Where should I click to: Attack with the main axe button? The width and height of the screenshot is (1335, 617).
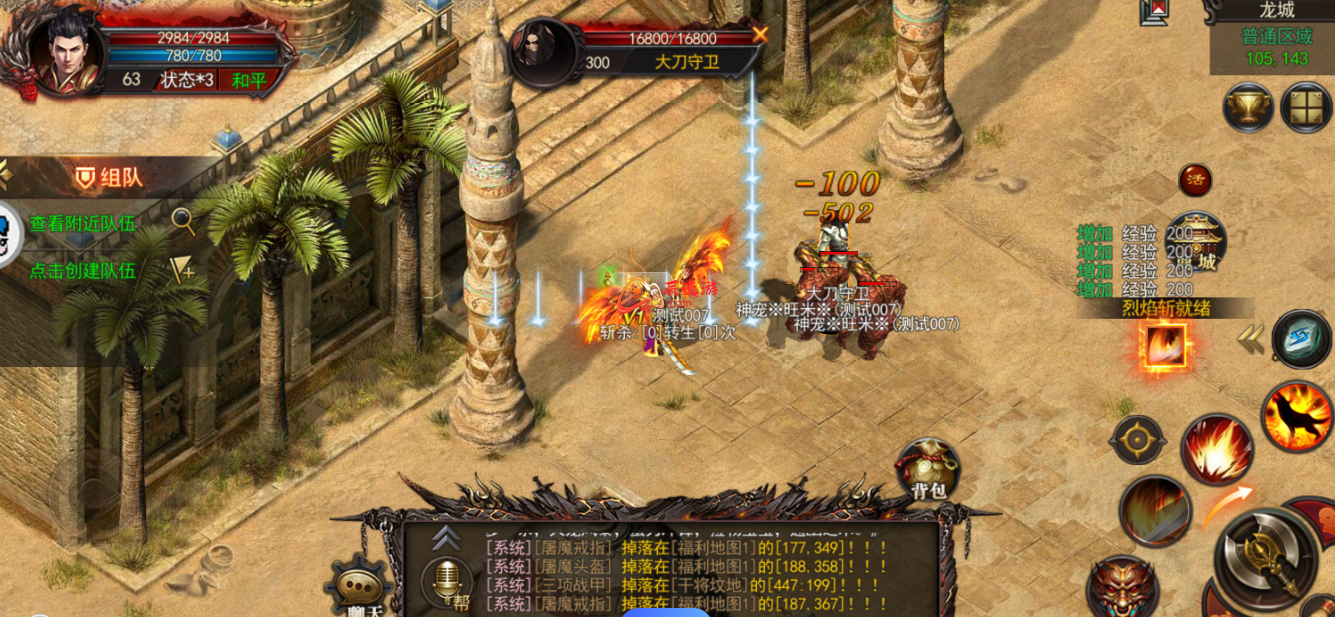click(1265, 557)
